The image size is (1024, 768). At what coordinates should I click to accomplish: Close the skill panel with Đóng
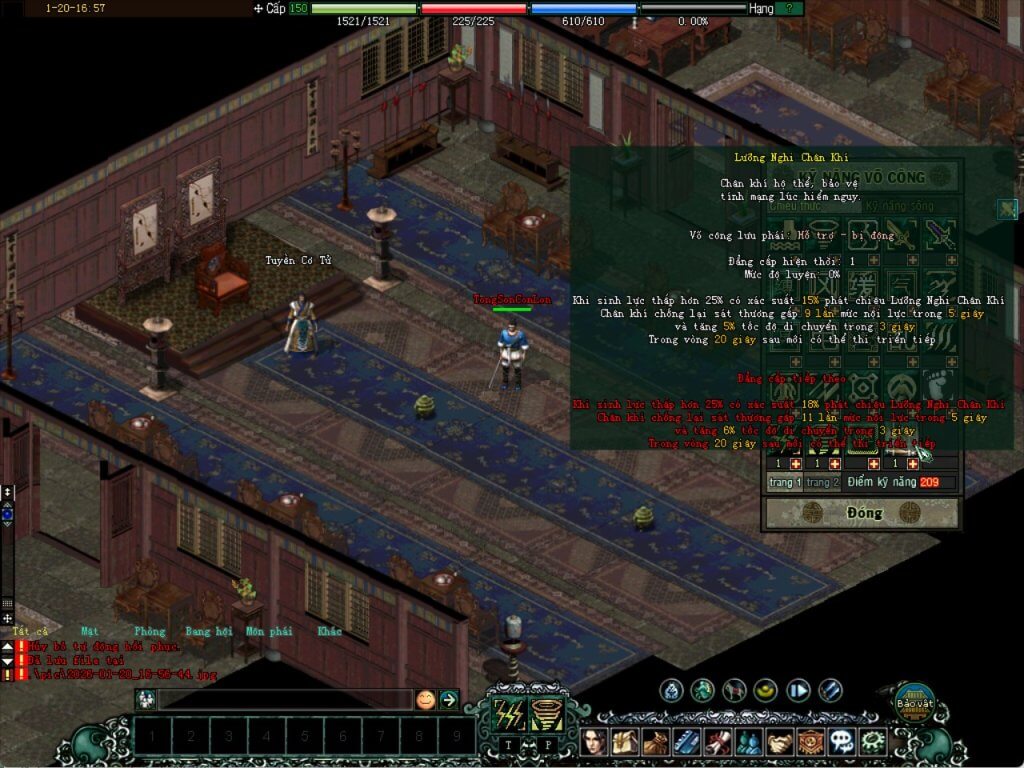(x=861, y=513)
